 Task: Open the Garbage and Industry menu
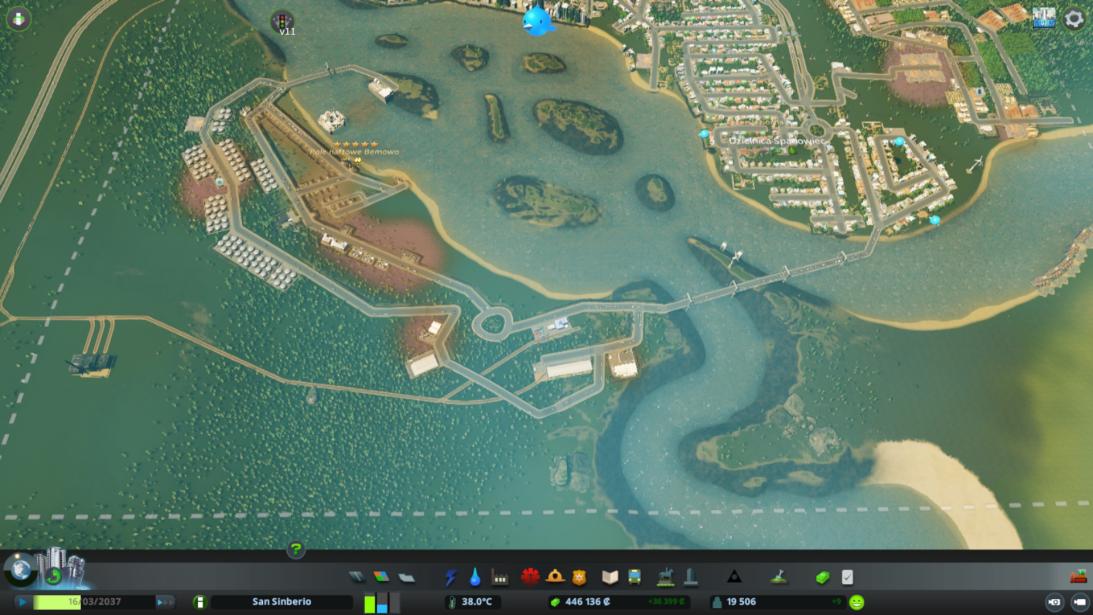pos(500,577)
